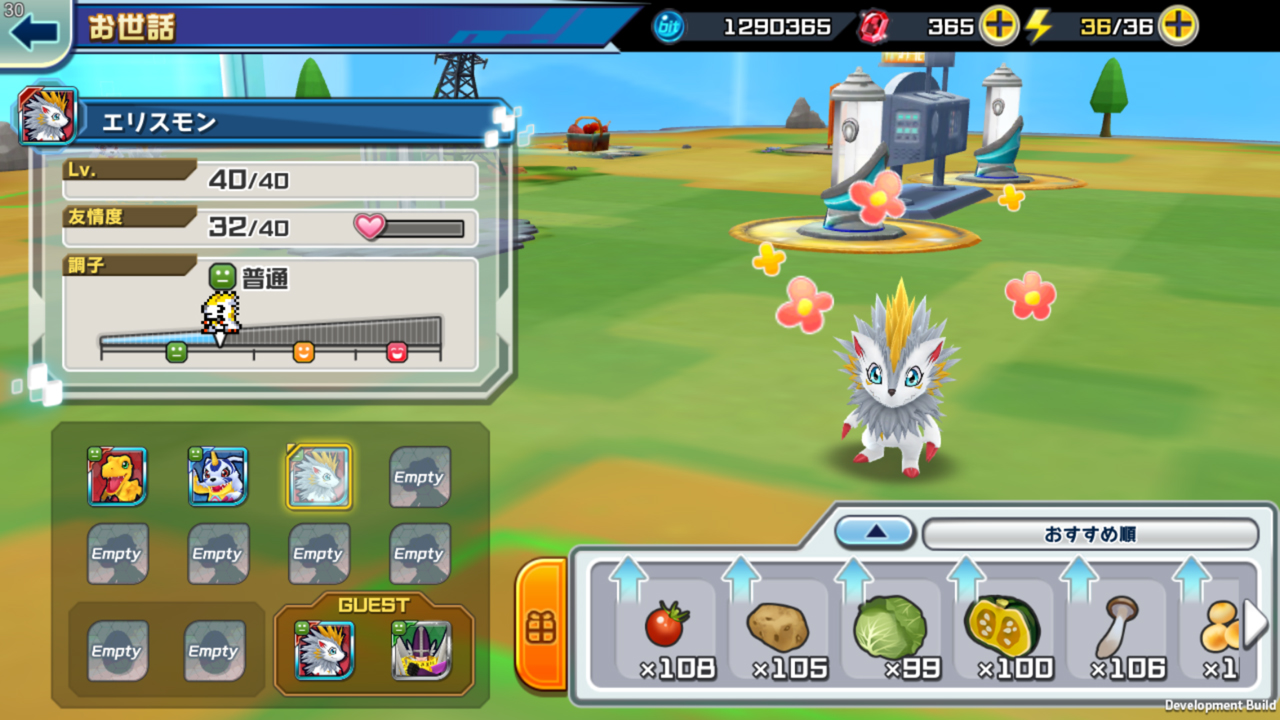Click the highlighted Erismon roster icon

(x=318, y=477)
